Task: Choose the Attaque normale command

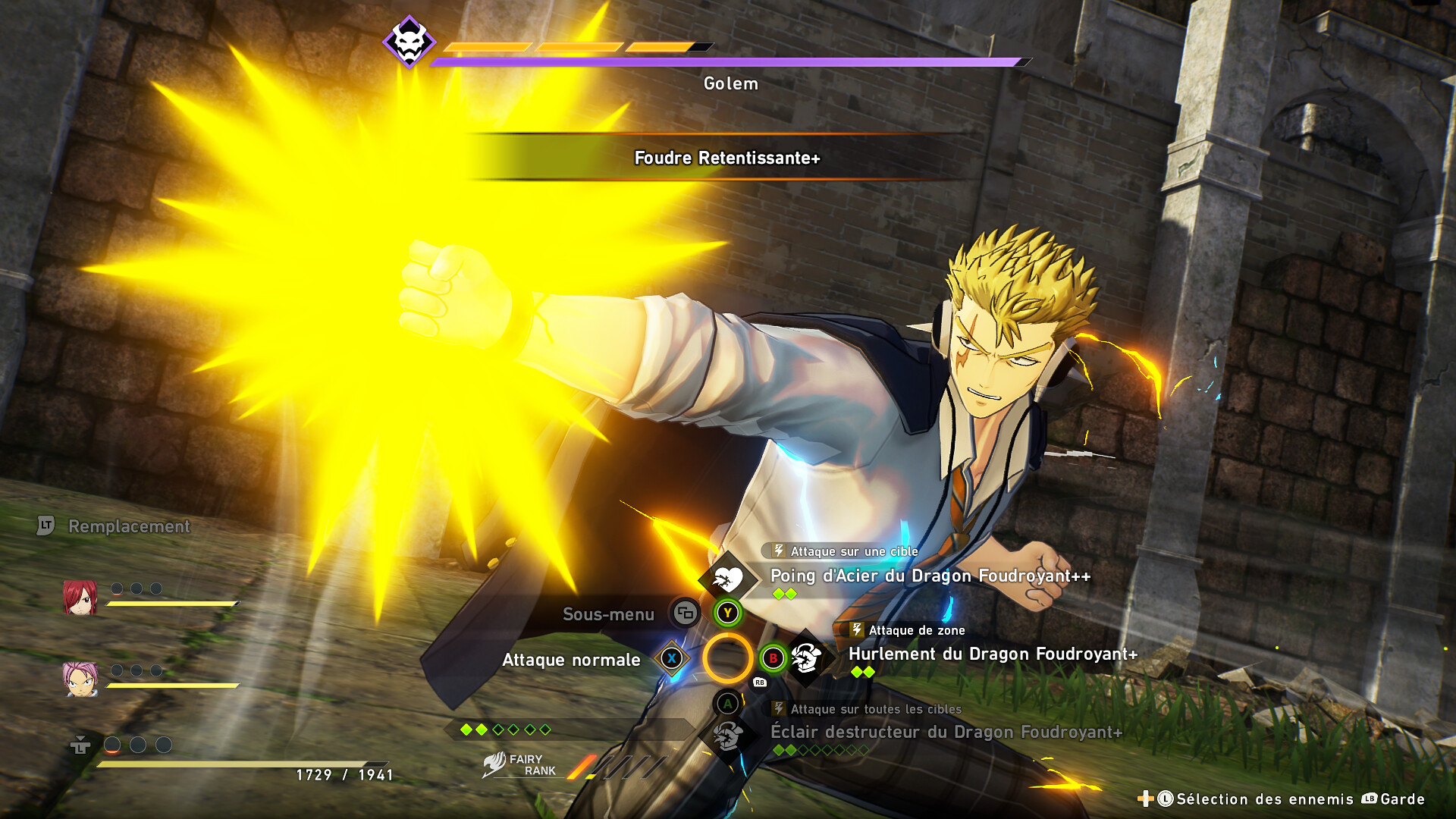Action: (572, 661)
